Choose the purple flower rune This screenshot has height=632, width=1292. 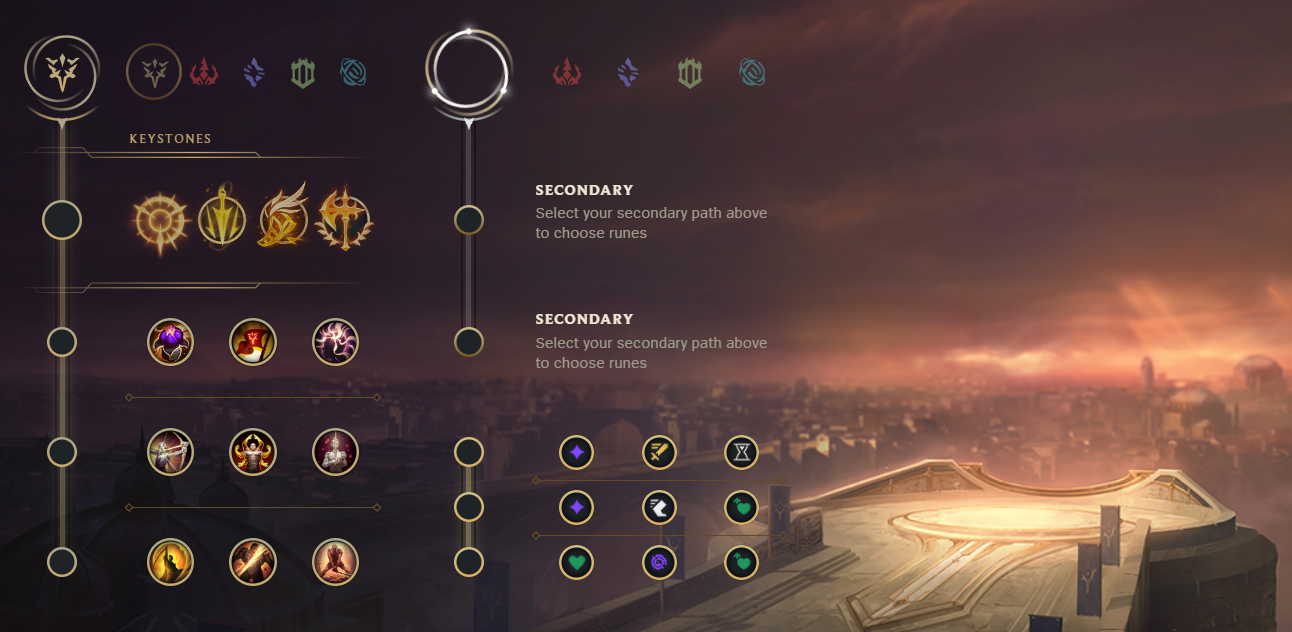pyautogui.click(x=170, y=342)
